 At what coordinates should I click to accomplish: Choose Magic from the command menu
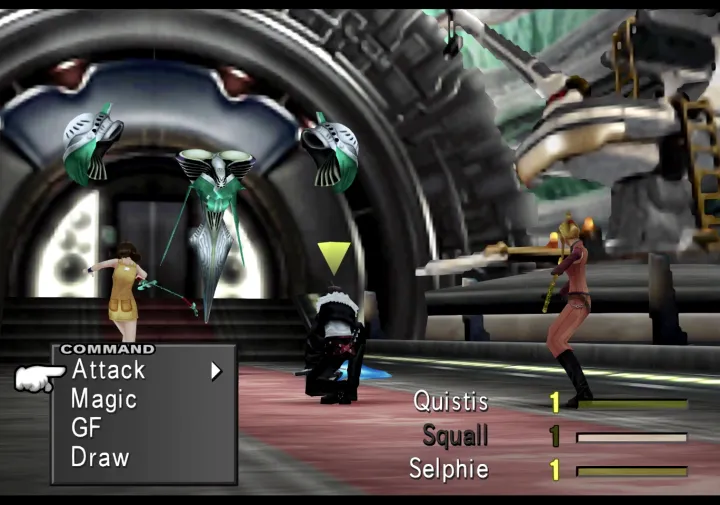(103, 400)
